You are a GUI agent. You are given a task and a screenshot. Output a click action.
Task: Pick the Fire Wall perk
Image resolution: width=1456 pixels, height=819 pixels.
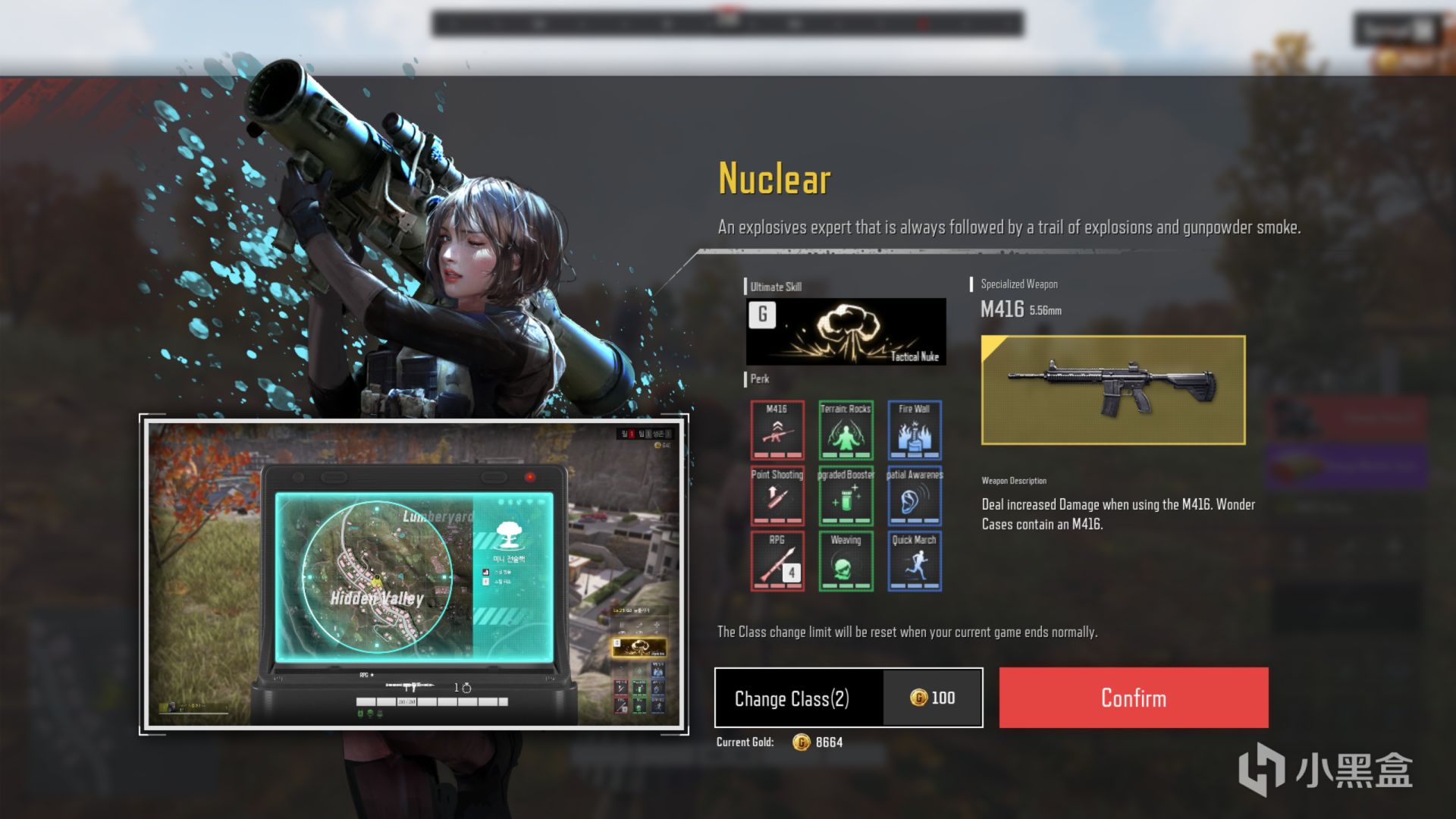(x=914, y=430)
